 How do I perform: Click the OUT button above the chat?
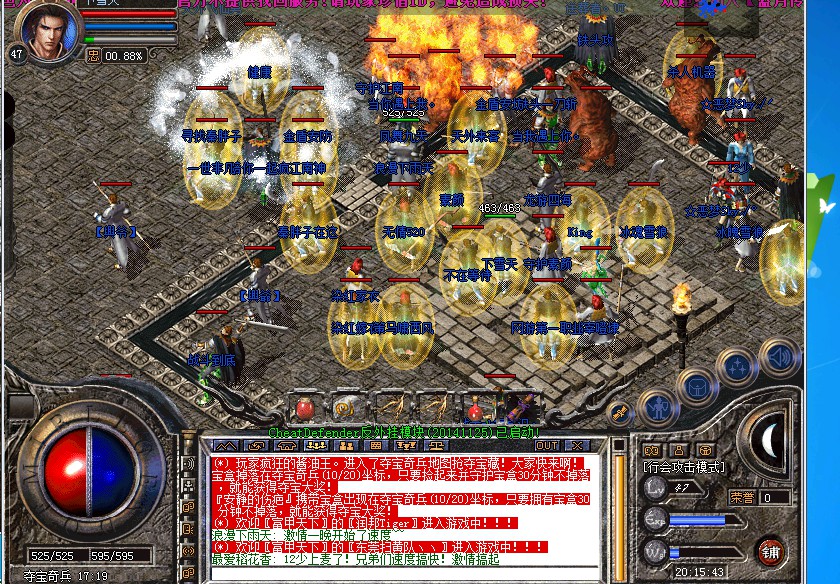click(547, 446)
